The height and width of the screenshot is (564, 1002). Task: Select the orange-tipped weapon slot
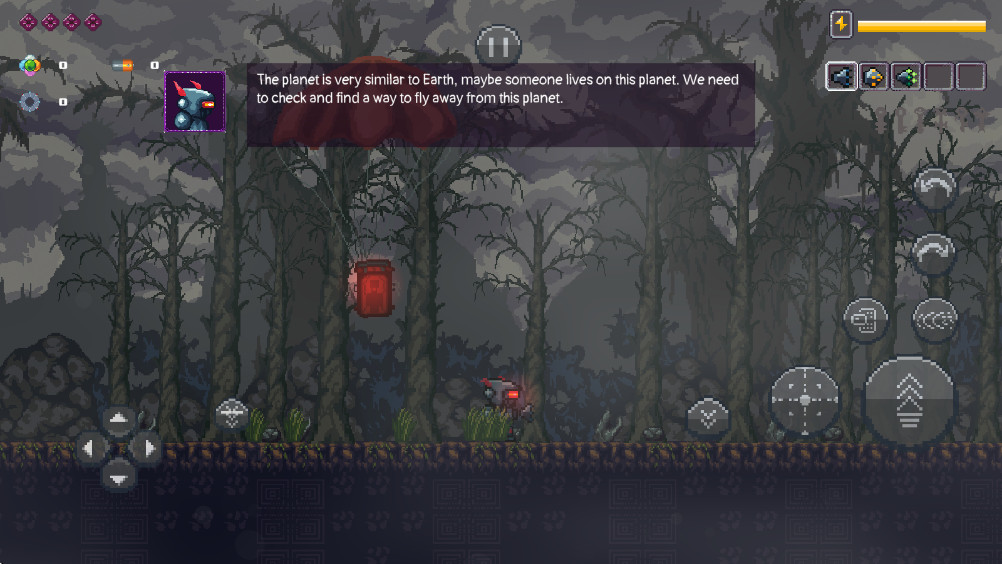874,77
